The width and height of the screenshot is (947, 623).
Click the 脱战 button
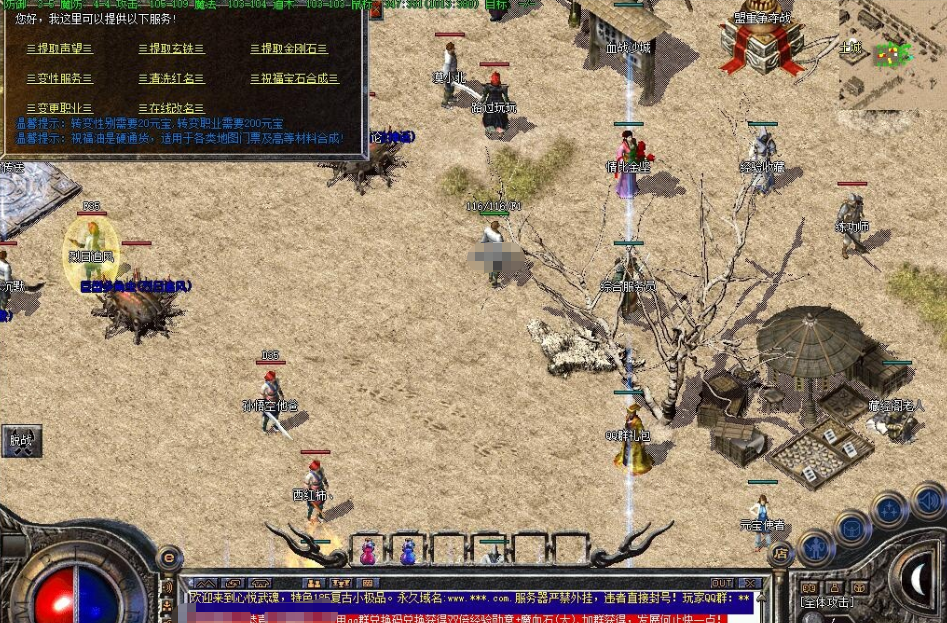point(21,440)
